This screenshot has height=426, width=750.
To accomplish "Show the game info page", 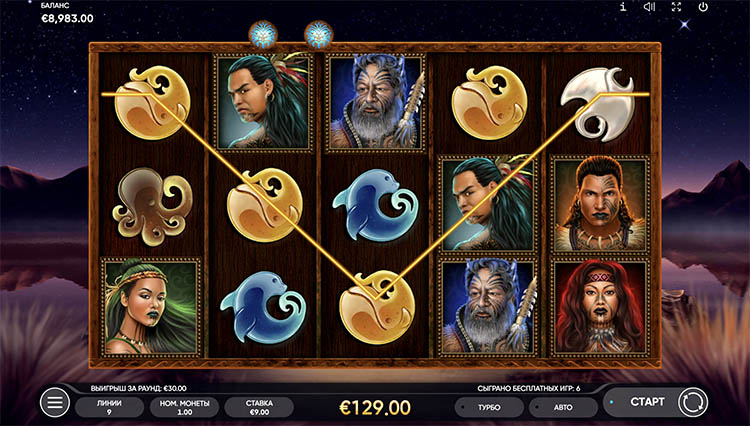I will tap(622, 7).
